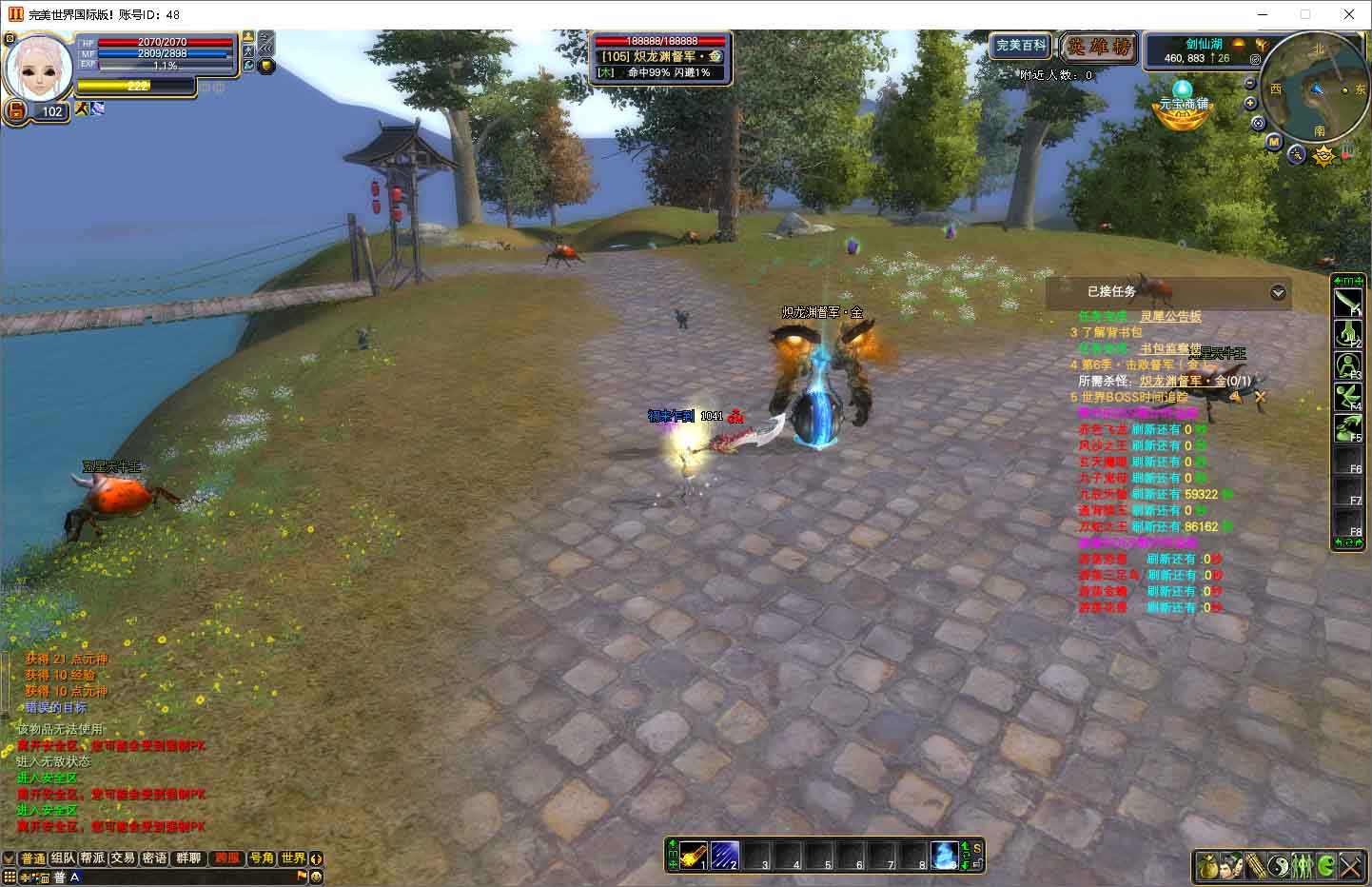Collapse the 已接任务 quest tracker dropdown
The height and width of the screenshot is (887, 1372).
point(1278,293)
